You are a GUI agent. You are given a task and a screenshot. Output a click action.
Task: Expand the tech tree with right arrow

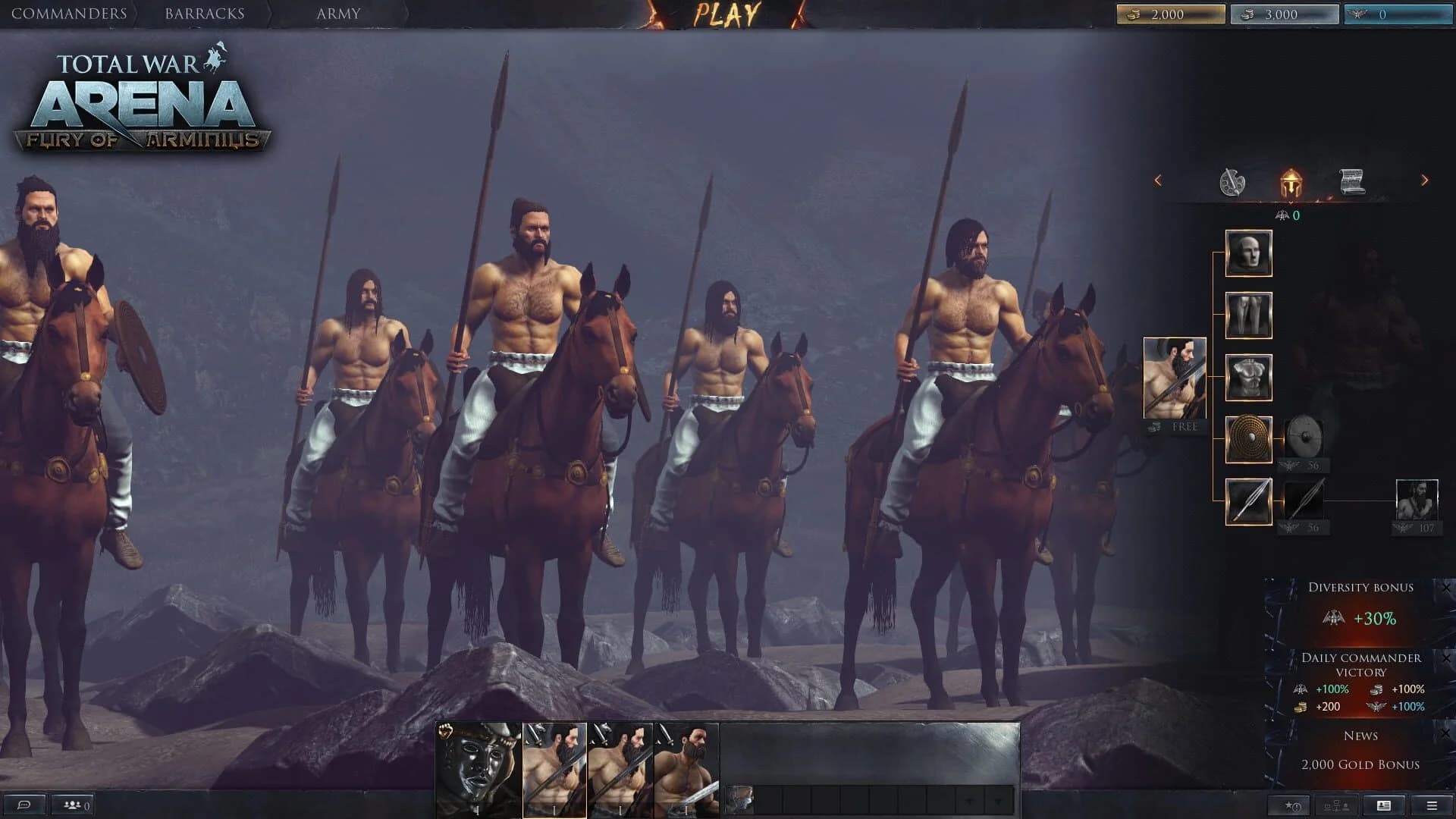[1423, 180]
